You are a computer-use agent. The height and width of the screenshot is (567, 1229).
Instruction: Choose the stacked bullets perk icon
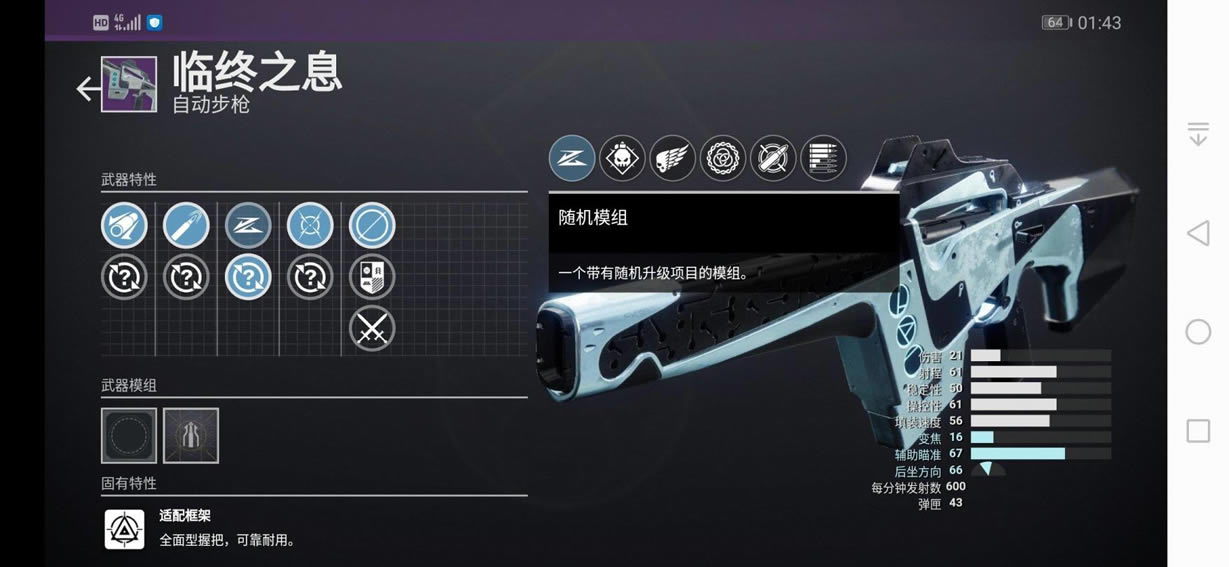(823, 158)
